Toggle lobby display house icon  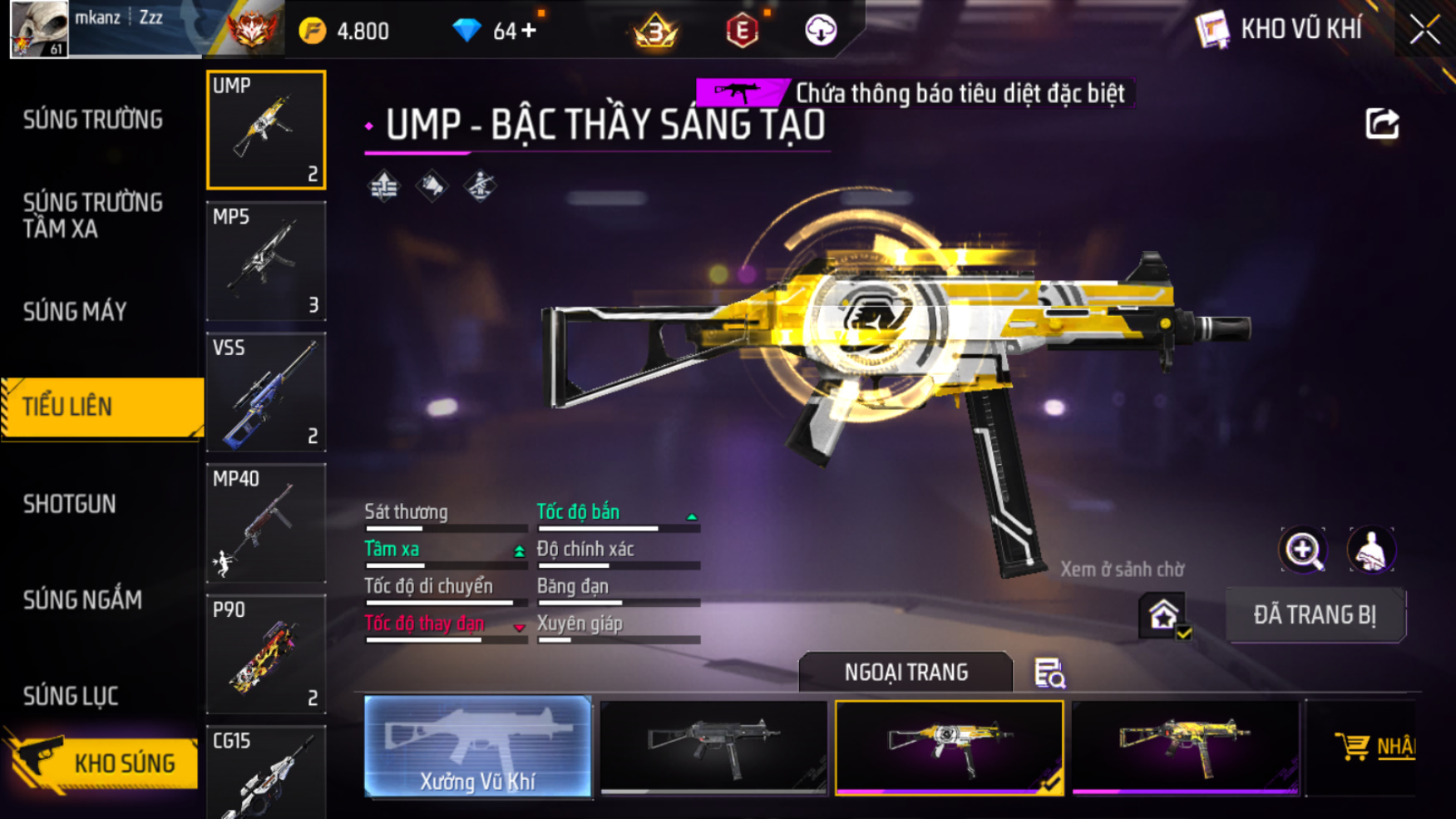[1163, 616]
